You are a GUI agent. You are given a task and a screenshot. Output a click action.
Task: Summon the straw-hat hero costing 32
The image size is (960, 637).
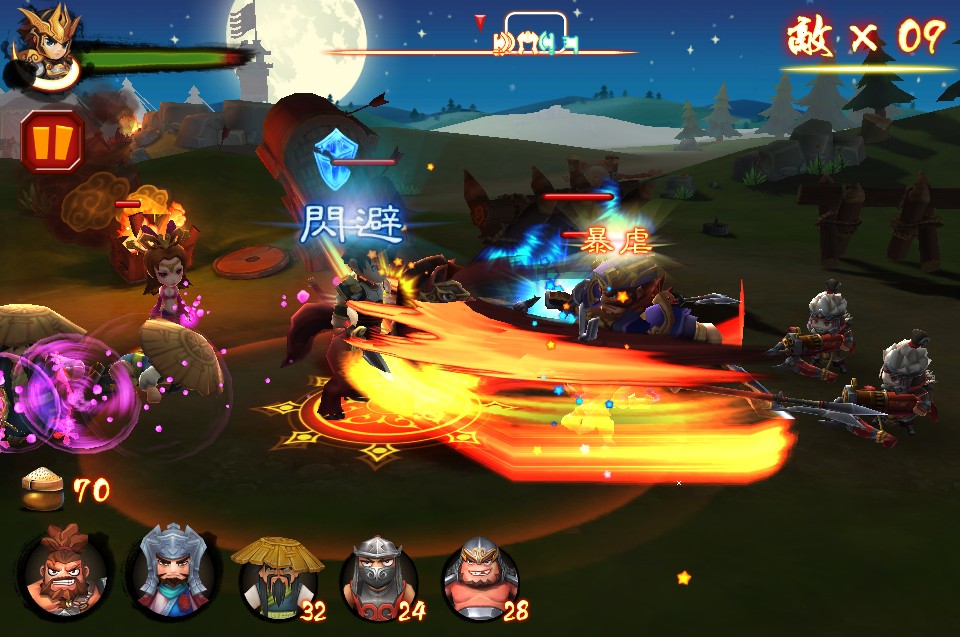point(276,577)
